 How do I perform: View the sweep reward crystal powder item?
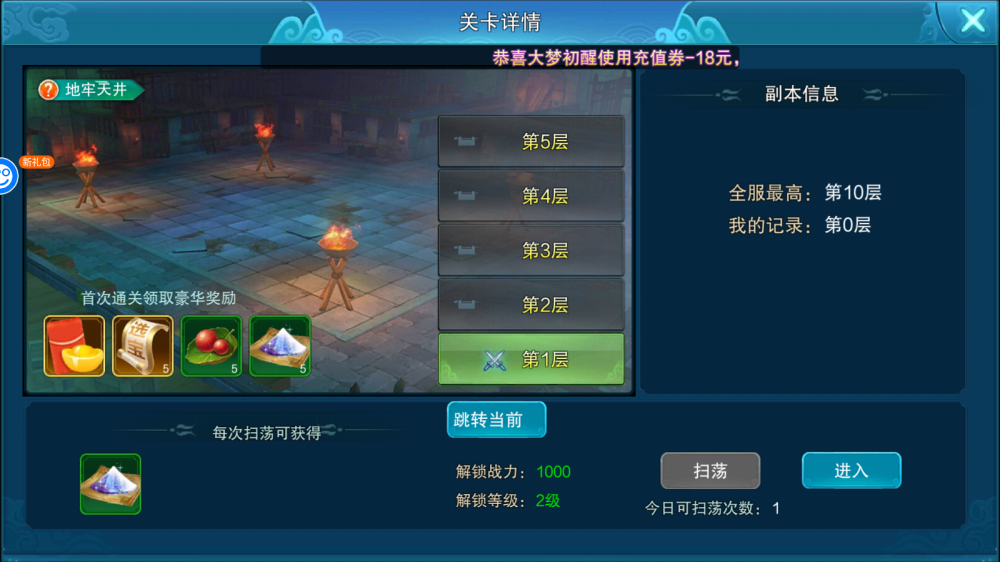[x=110, y=484]
